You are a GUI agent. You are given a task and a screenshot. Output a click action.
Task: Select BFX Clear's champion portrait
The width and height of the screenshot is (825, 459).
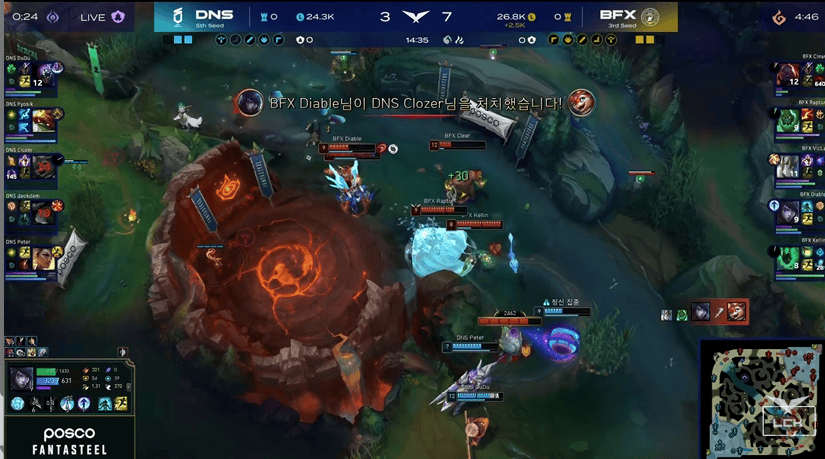pos(785,76)
